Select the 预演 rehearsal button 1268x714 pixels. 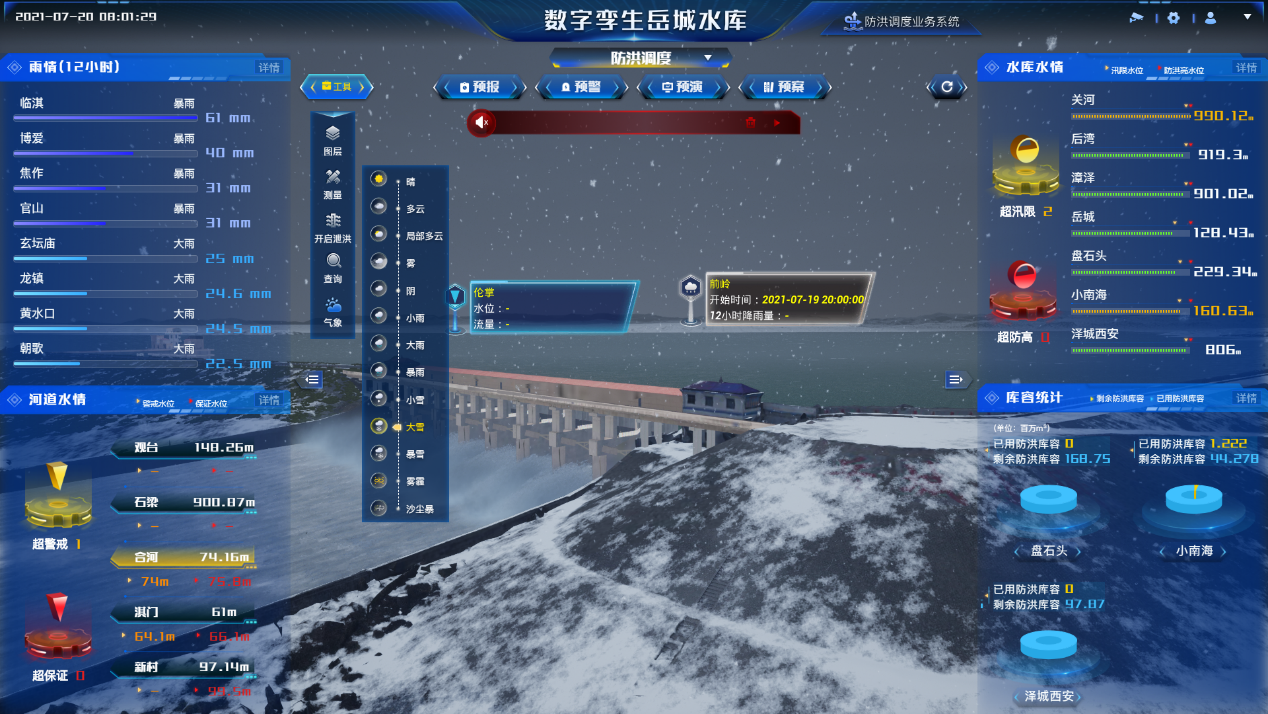[x=682, y=88]
